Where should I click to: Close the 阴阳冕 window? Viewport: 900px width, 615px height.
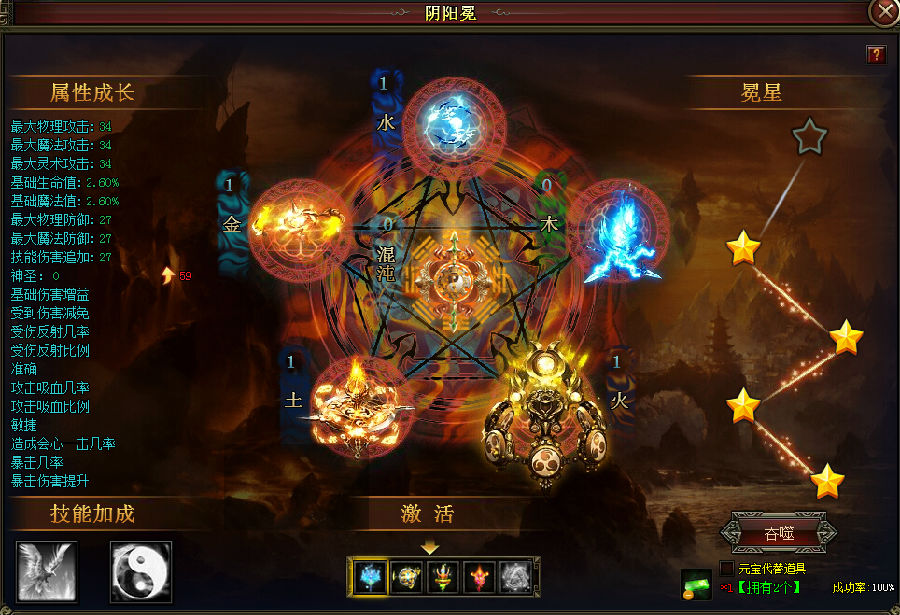(884, 13)
